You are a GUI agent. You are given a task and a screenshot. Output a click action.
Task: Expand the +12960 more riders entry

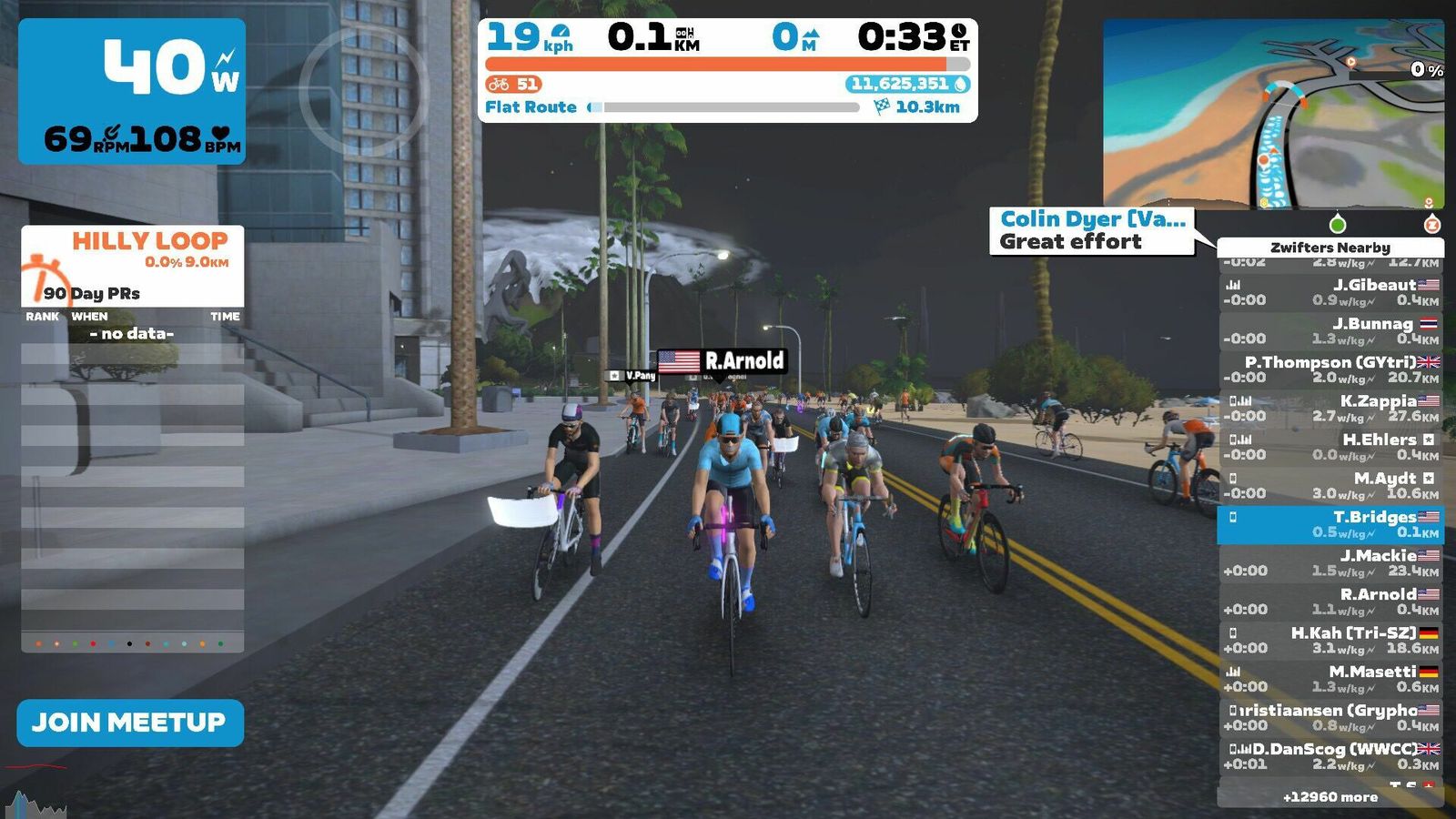pyautogui.click(x=1330, y=797)
